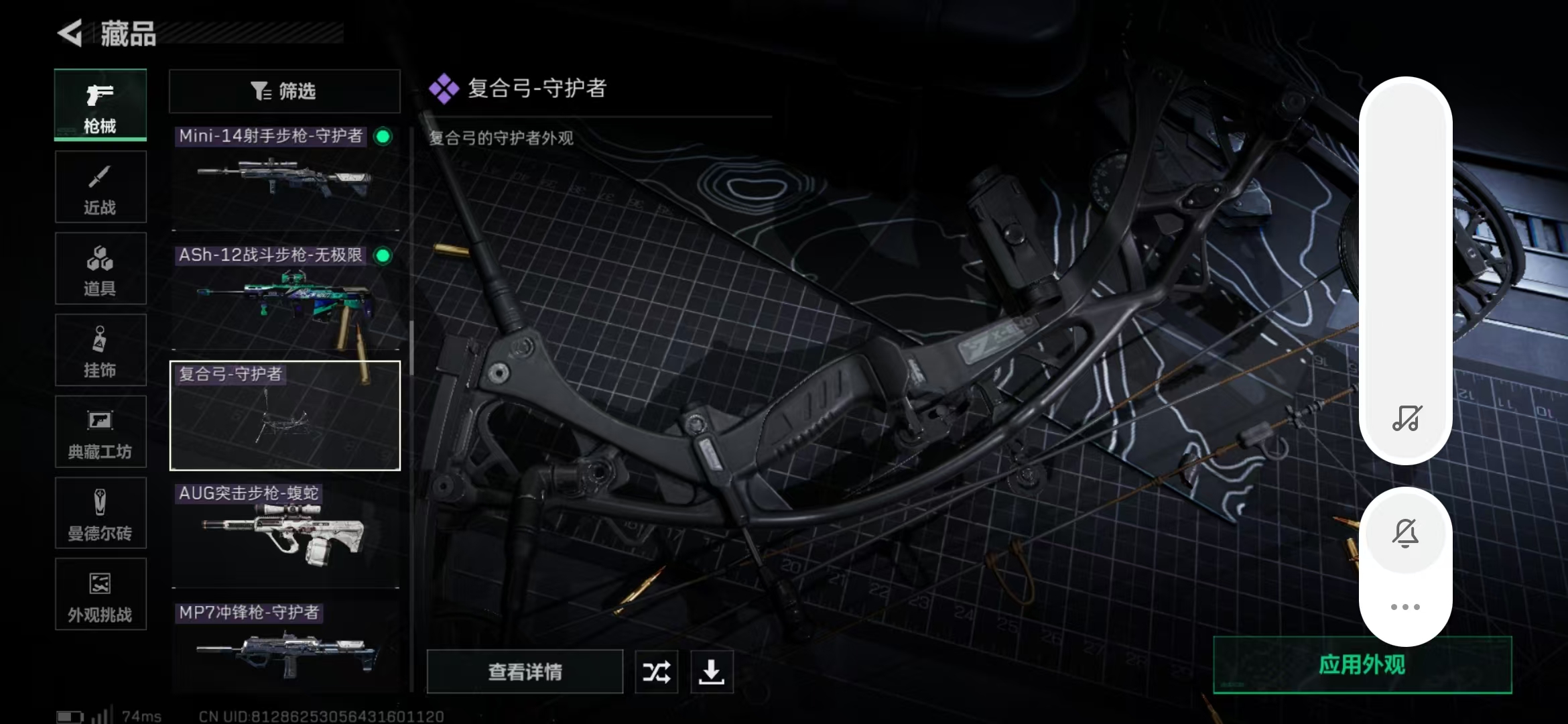Tap the download skin icon

pyautogui.click(x=712, y=671)
